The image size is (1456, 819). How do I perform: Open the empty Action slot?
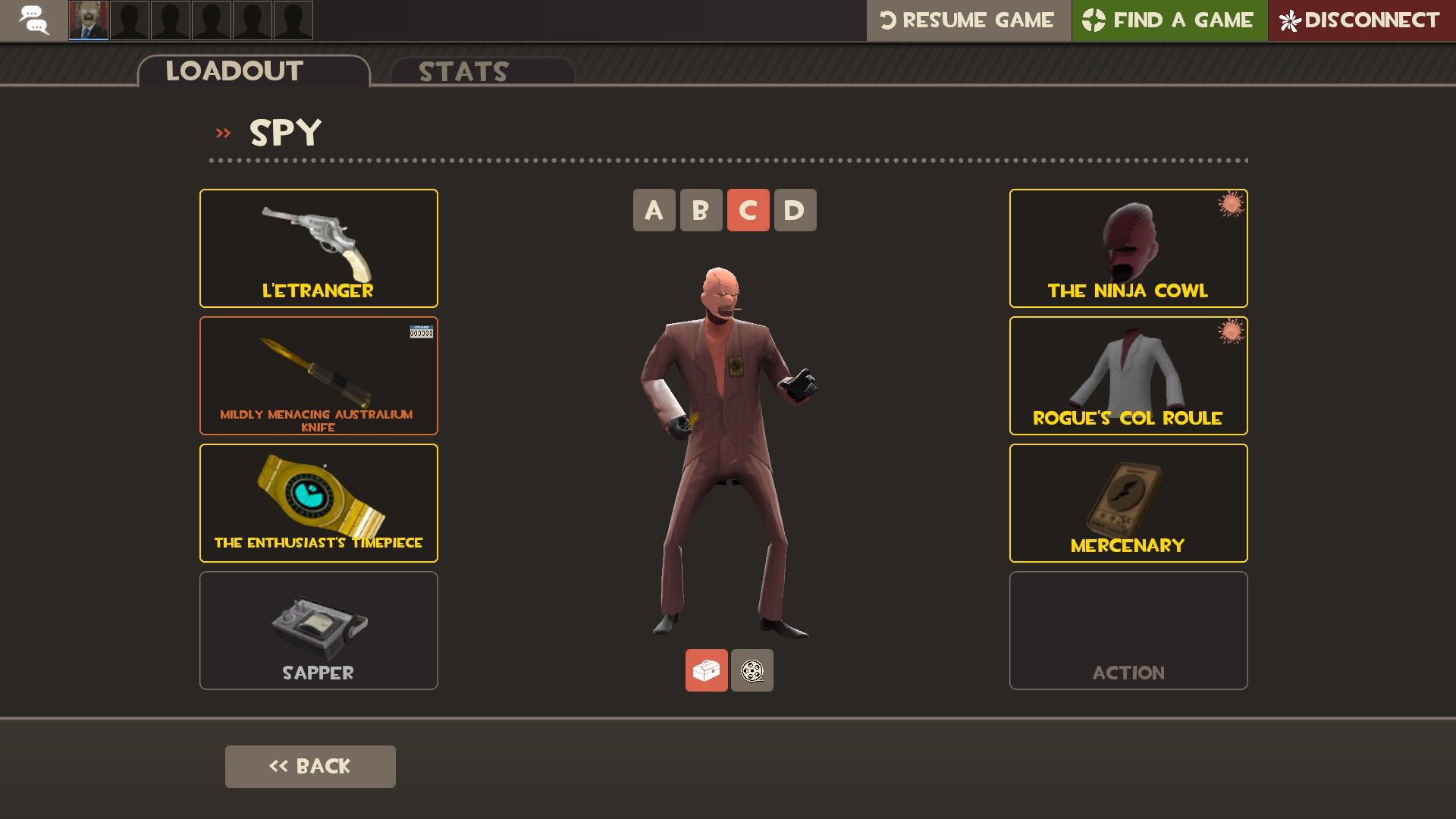pos(1128,630)
